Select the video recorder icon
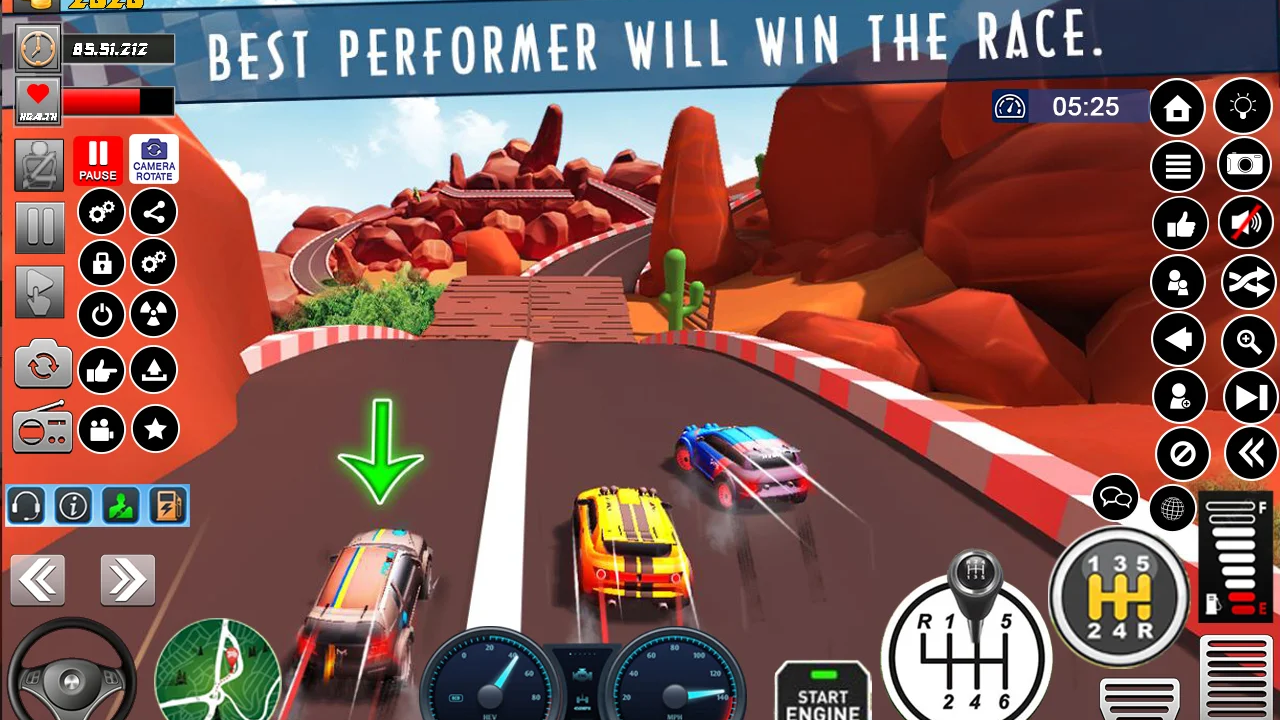The image size is (1280, 720). pos(101,429)
